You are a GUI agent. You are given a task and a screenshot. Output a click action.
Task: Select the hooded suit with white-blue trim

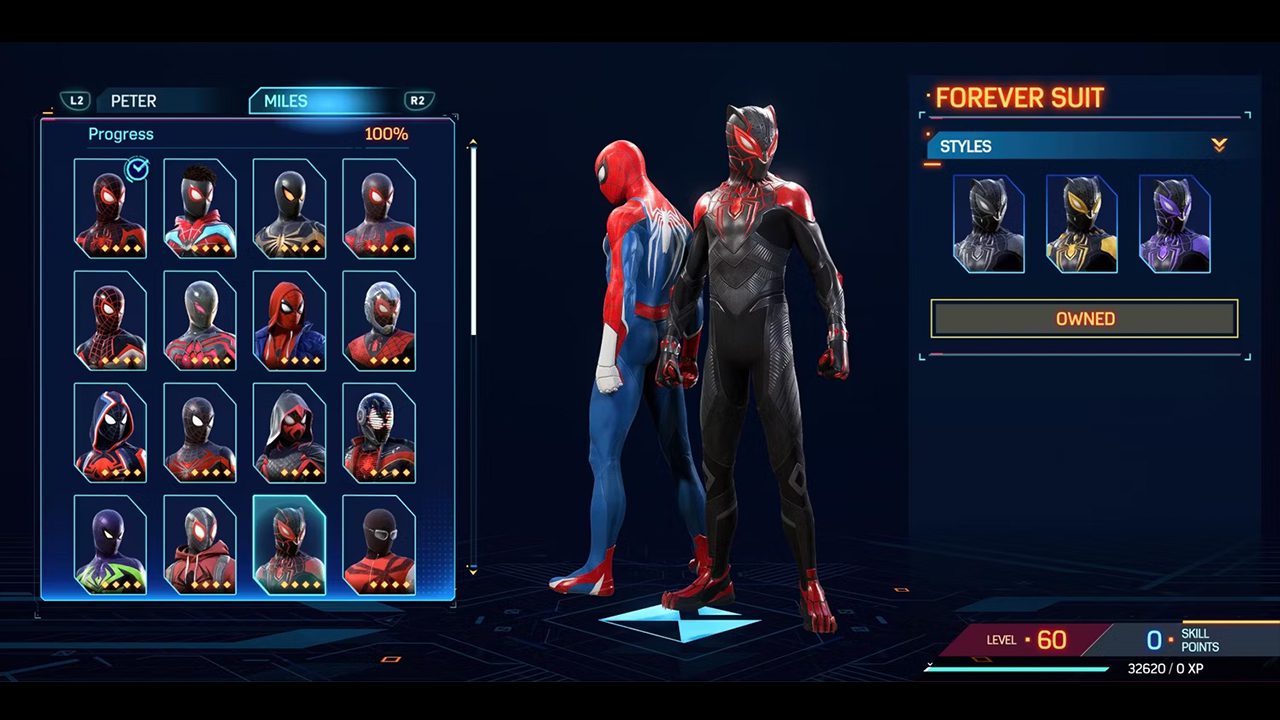110,432
